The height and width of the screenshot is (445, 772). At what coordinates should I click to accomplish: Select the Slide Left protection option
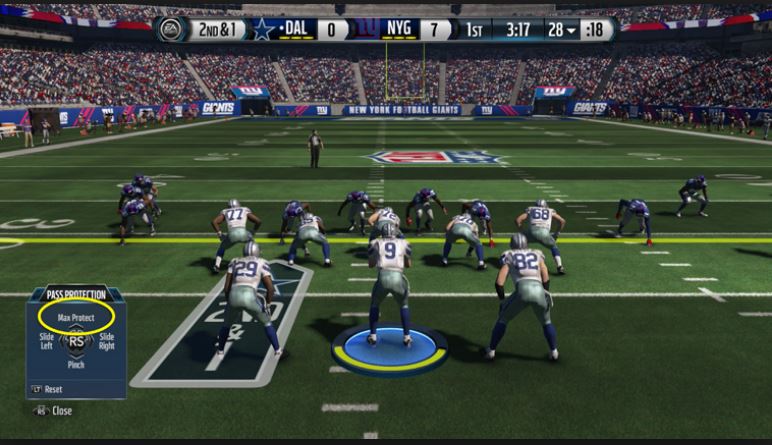[x=45, y=341]
